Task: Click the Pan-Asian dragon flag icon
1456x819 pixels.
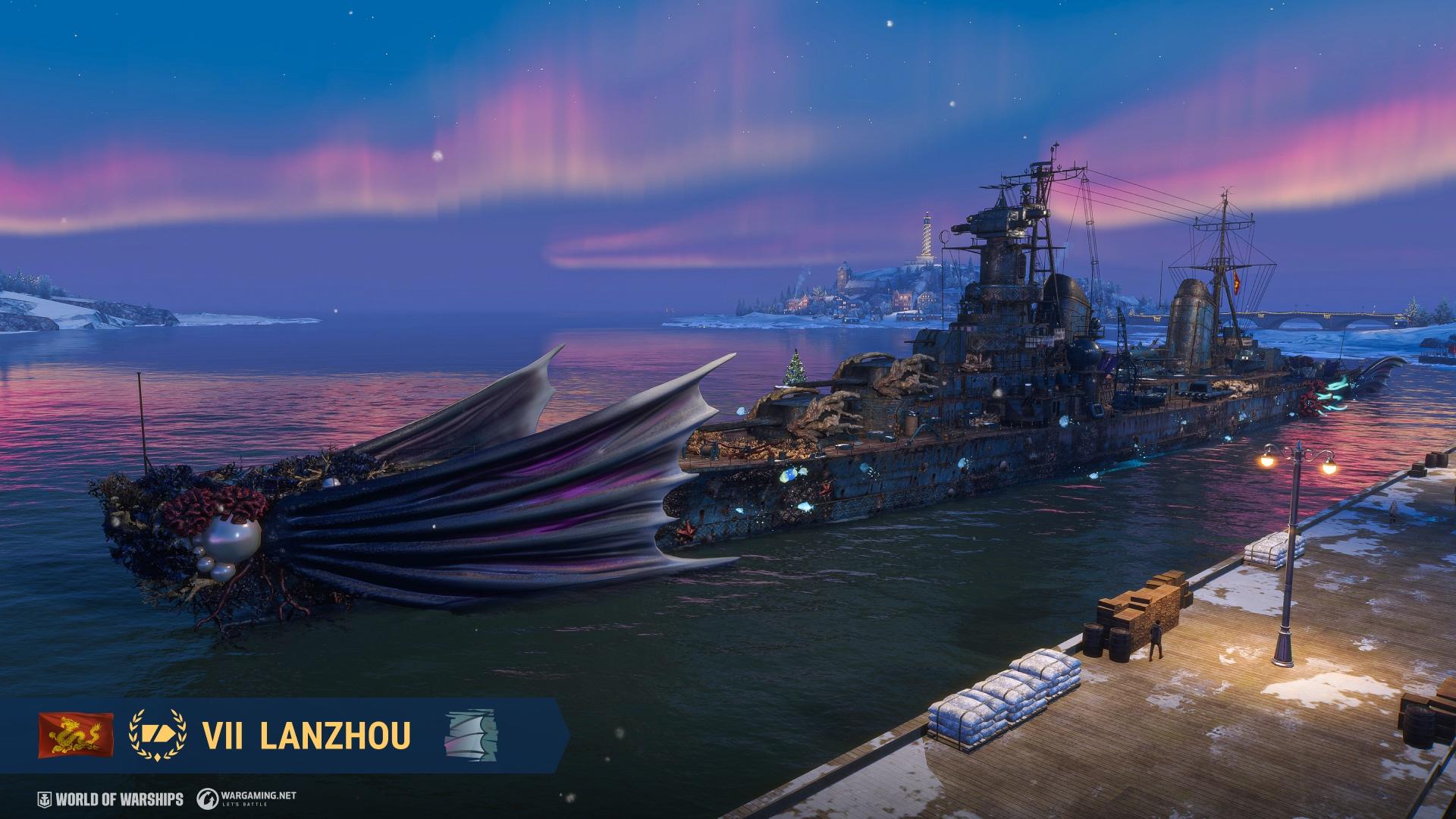Action: [x=76, y=735]
